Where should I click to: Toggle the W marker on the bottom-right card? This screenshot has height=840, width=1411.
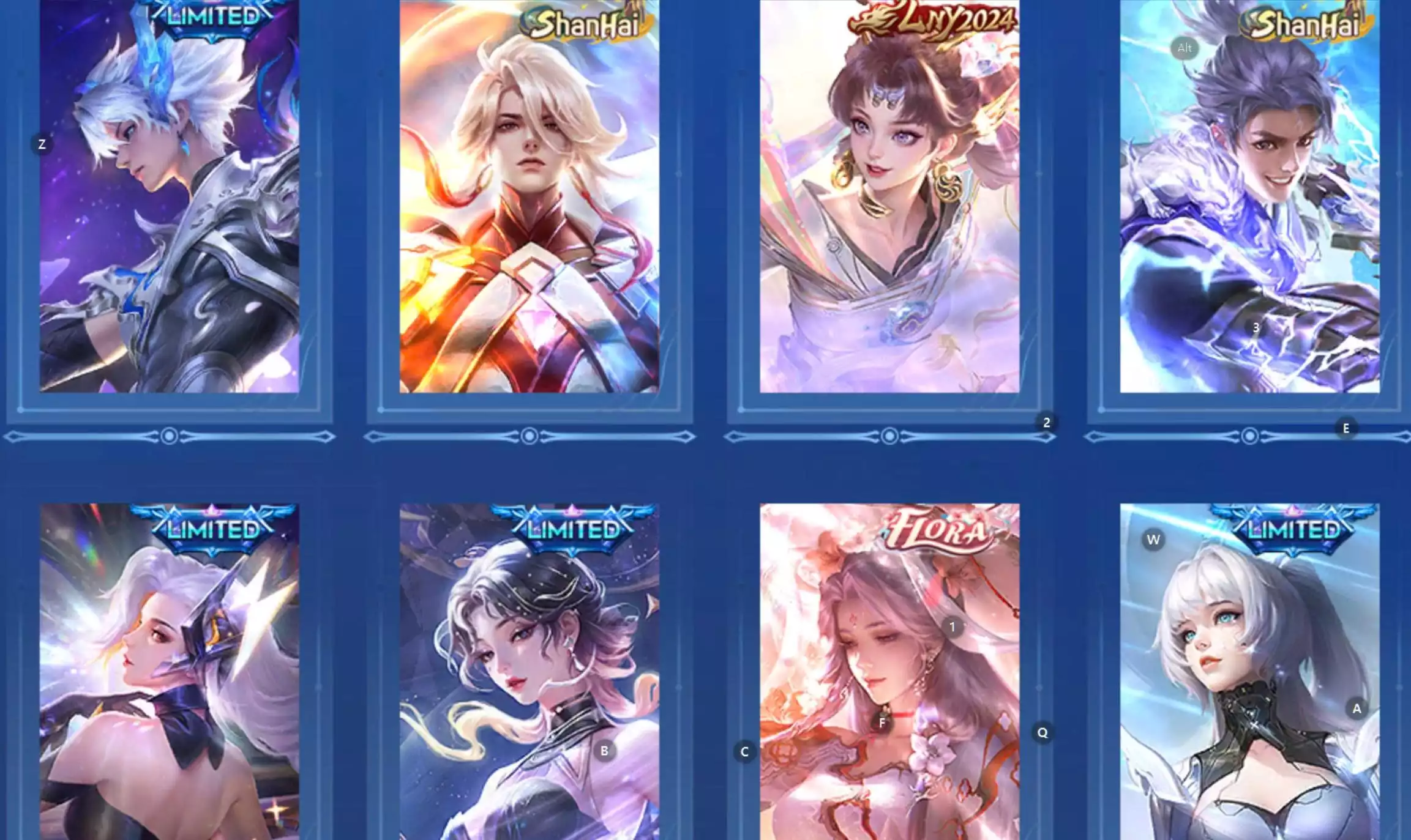(1153, 540)
